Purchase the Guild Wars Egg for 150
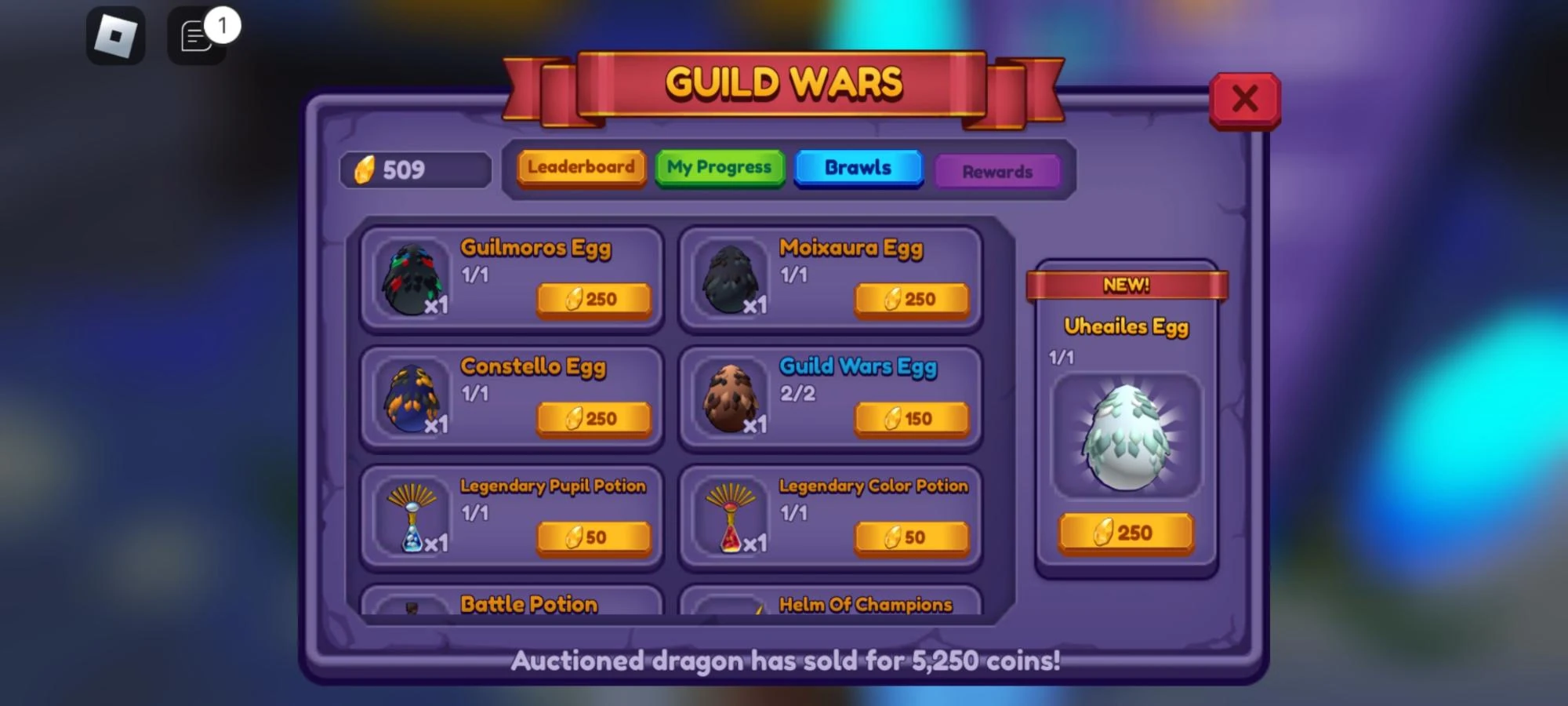1568x706 pixels. (x=912, y=418)
